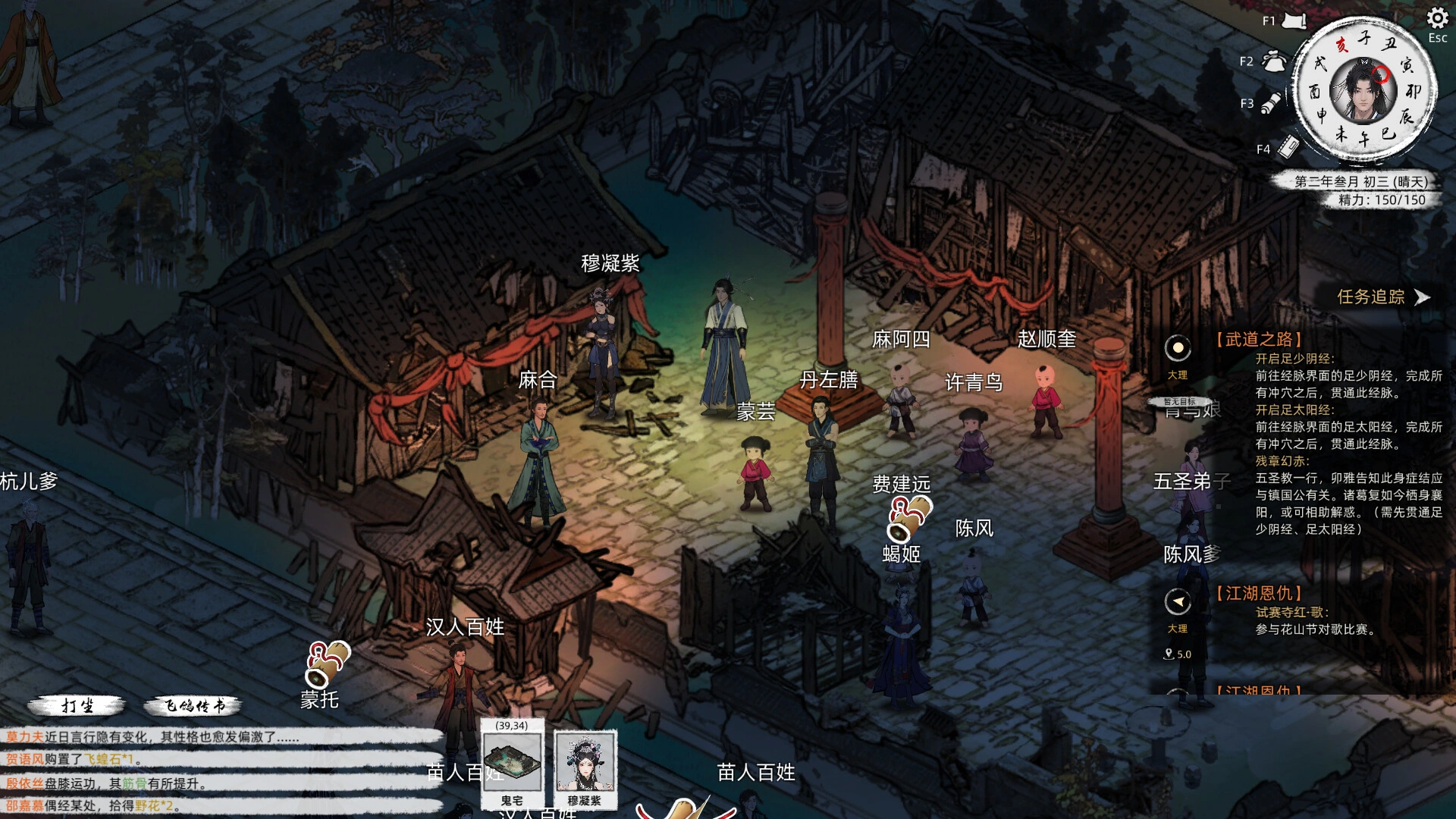Select the 鬼宅 location thumbnail
The width and height of the screenshot is (1456, 819).
point(513,762)
